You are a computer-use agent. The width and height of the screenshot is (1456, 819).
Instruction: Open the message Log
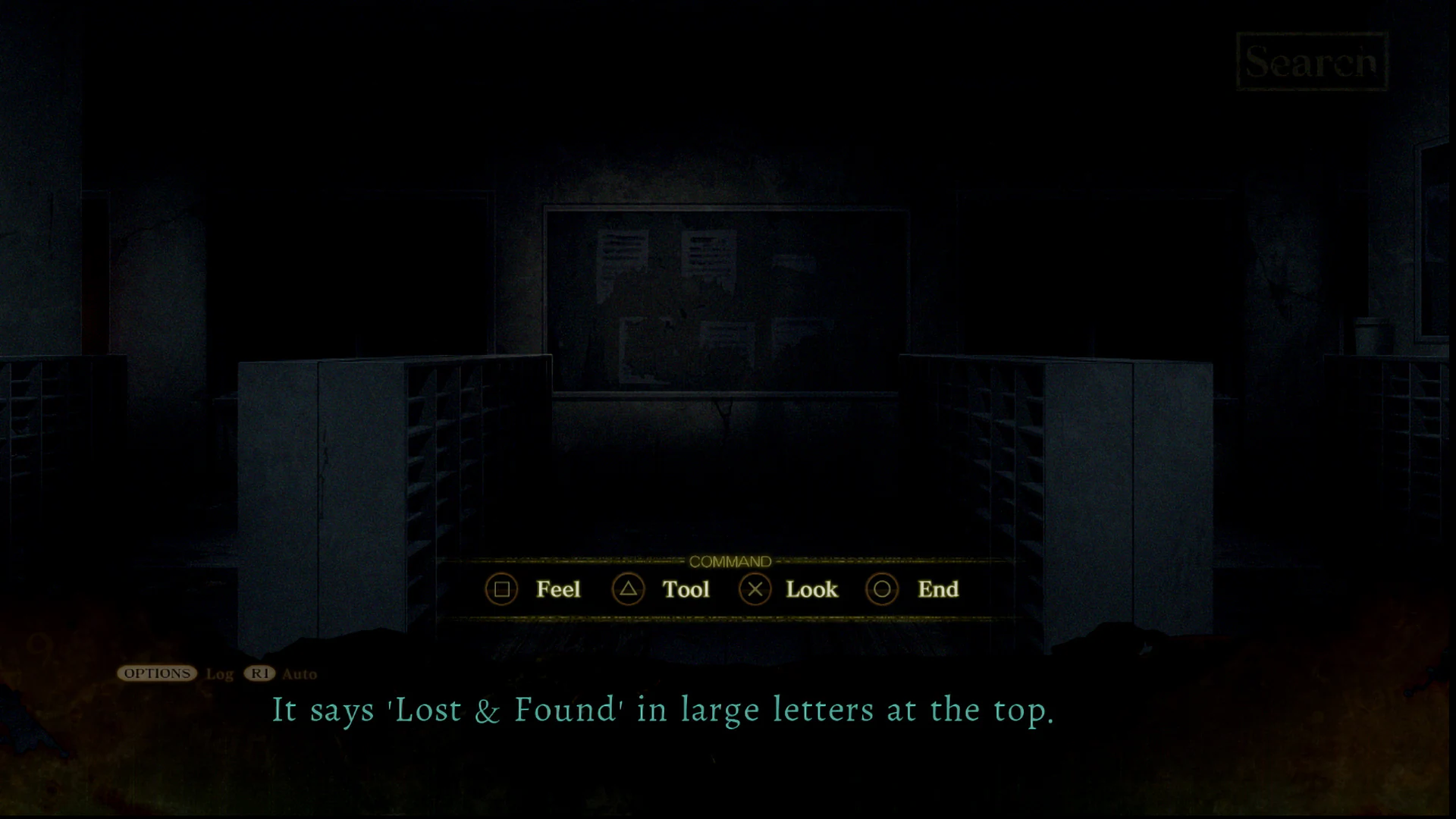218,674
